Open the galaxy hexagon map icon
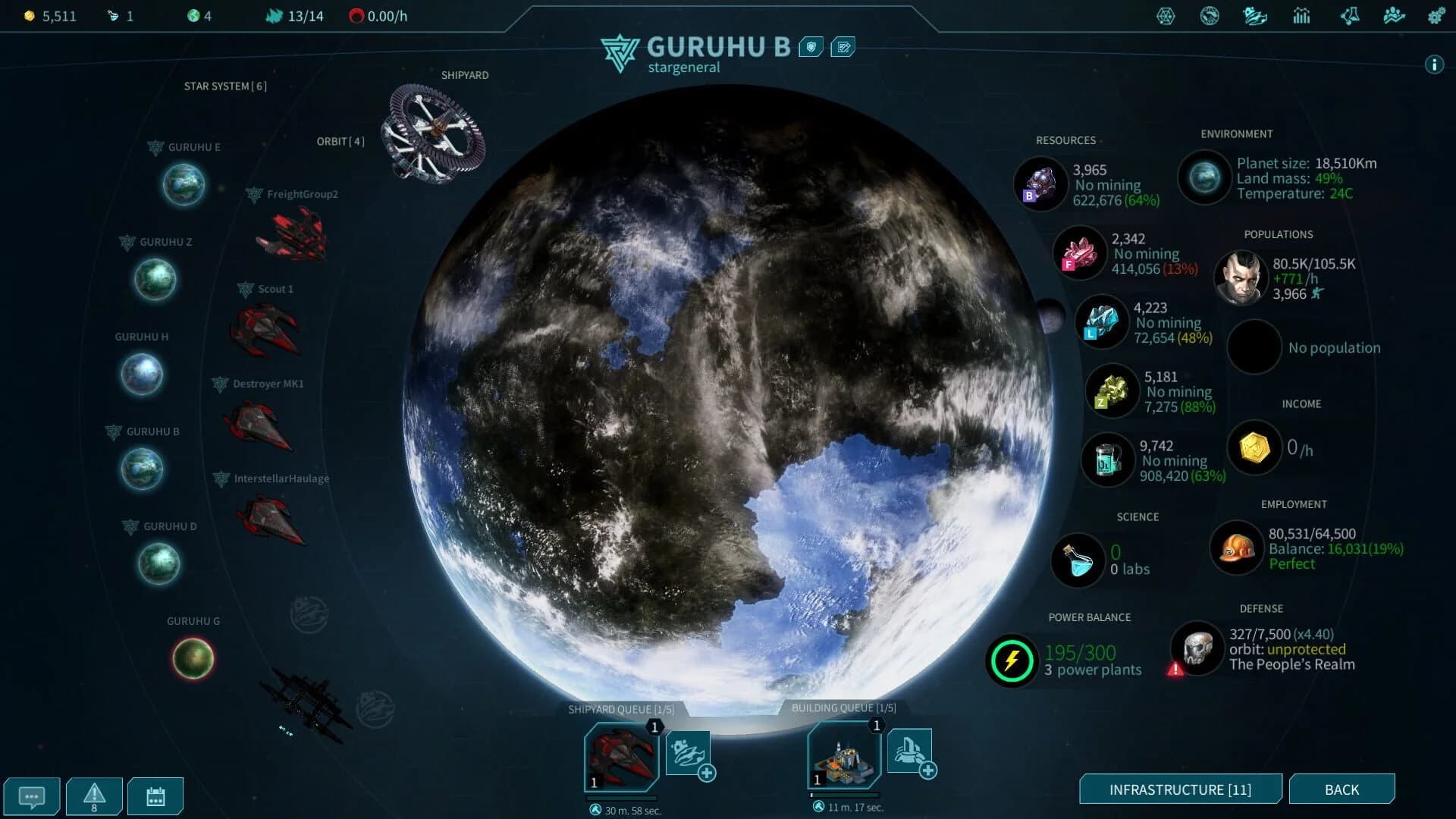This screenshot has height=819, width=1456. coord(1166,16)
